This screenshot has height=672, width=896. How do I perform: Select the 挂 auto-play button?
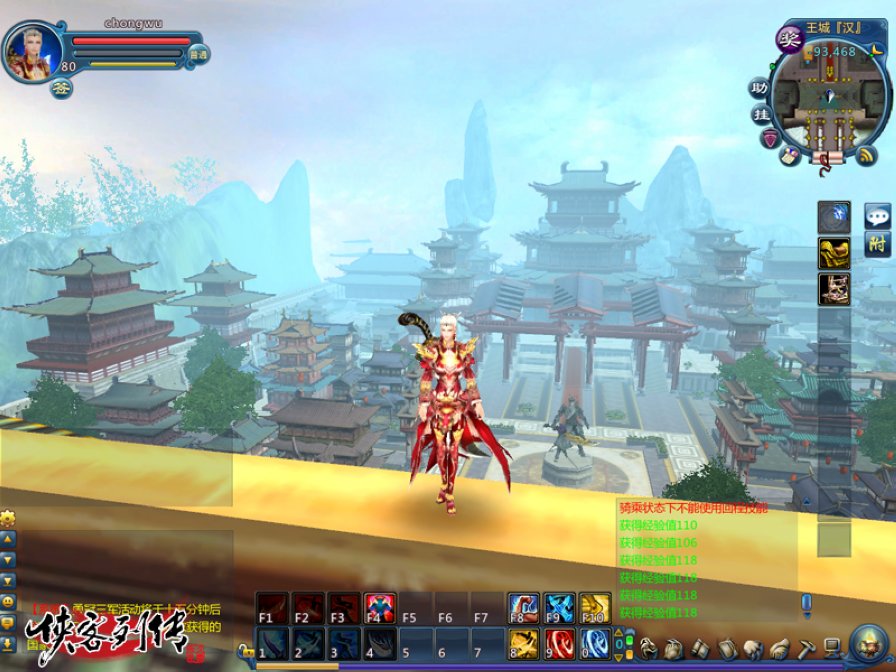(x=762, y=114)
